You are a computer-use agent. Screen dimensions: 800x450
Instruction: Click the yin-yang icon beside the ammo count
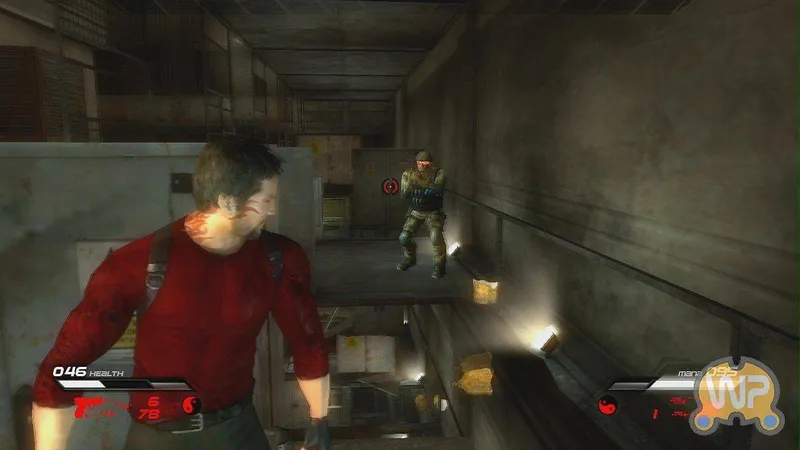192,405
